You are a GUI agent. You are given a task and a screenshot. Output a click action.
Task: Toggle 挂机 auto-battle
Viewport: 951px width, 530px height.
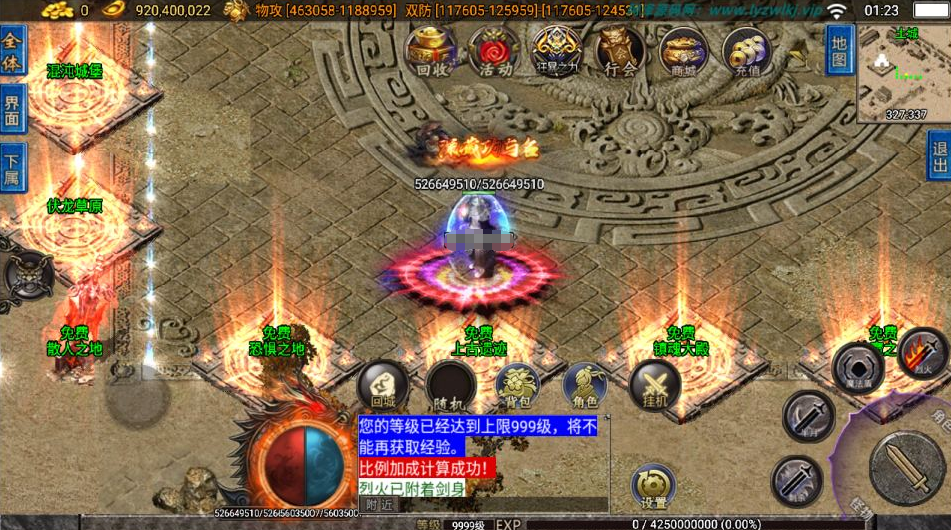pos(654,385)
